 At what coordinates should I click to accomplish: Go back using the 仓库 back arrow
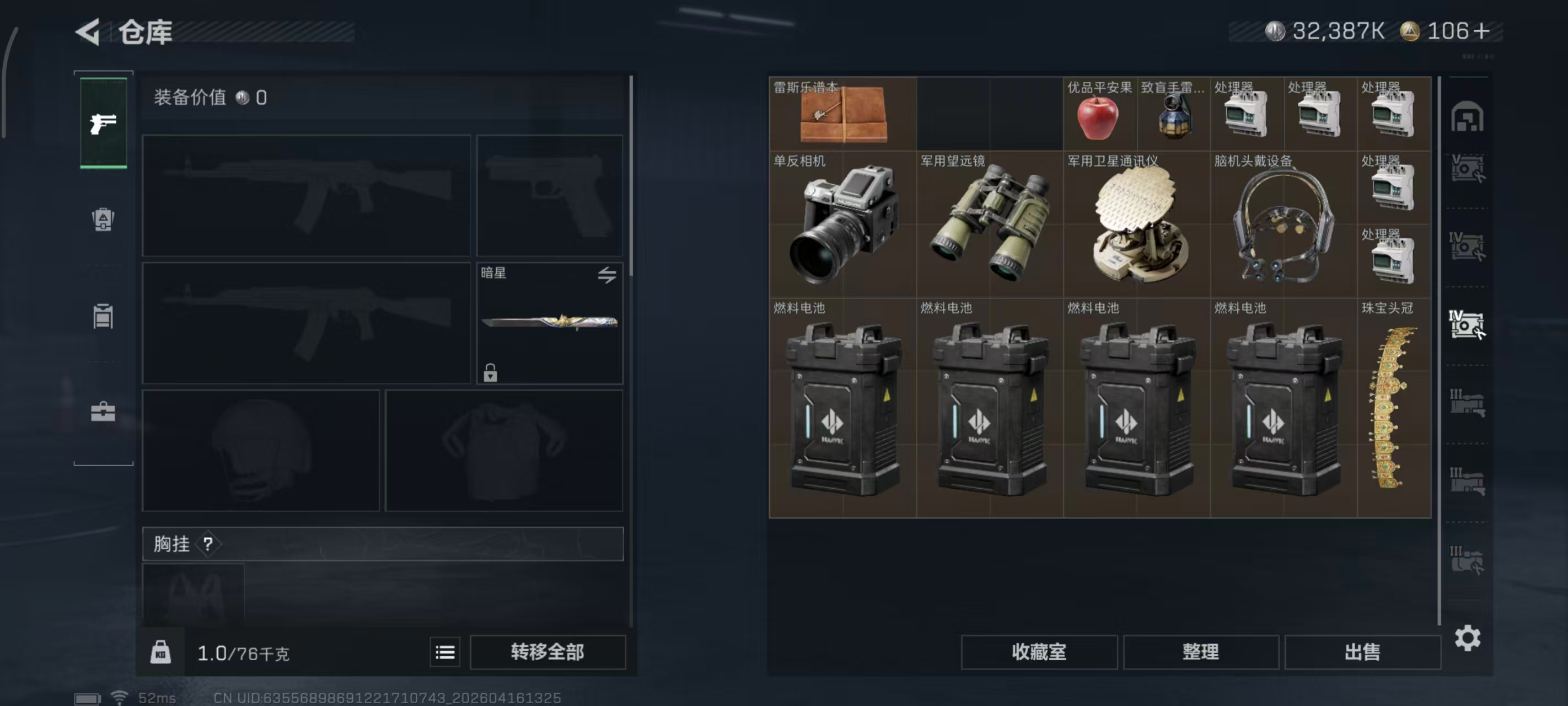(x=87, y=33)
